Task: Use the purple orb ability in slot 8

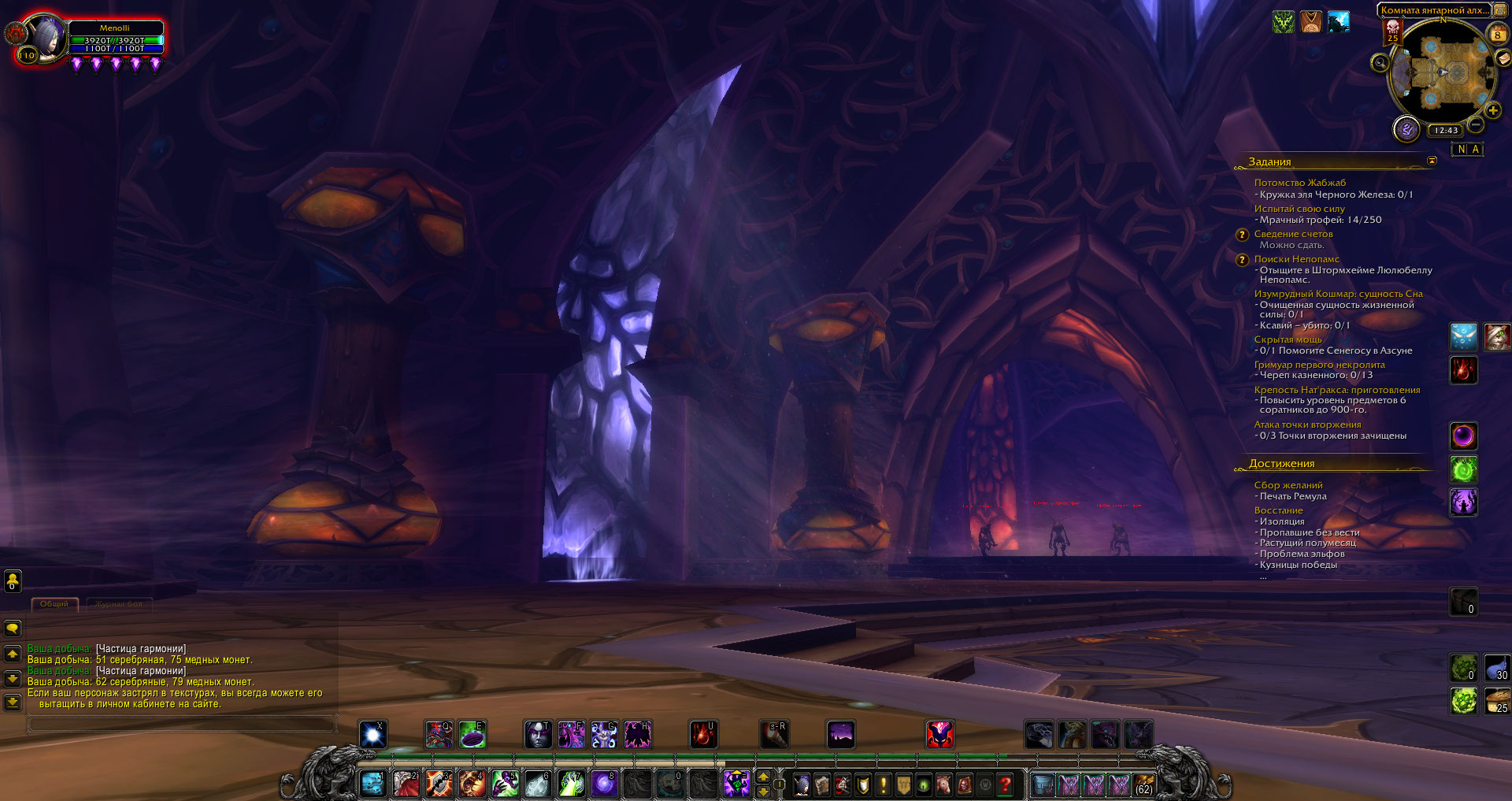Action: [x=604, y=784]
